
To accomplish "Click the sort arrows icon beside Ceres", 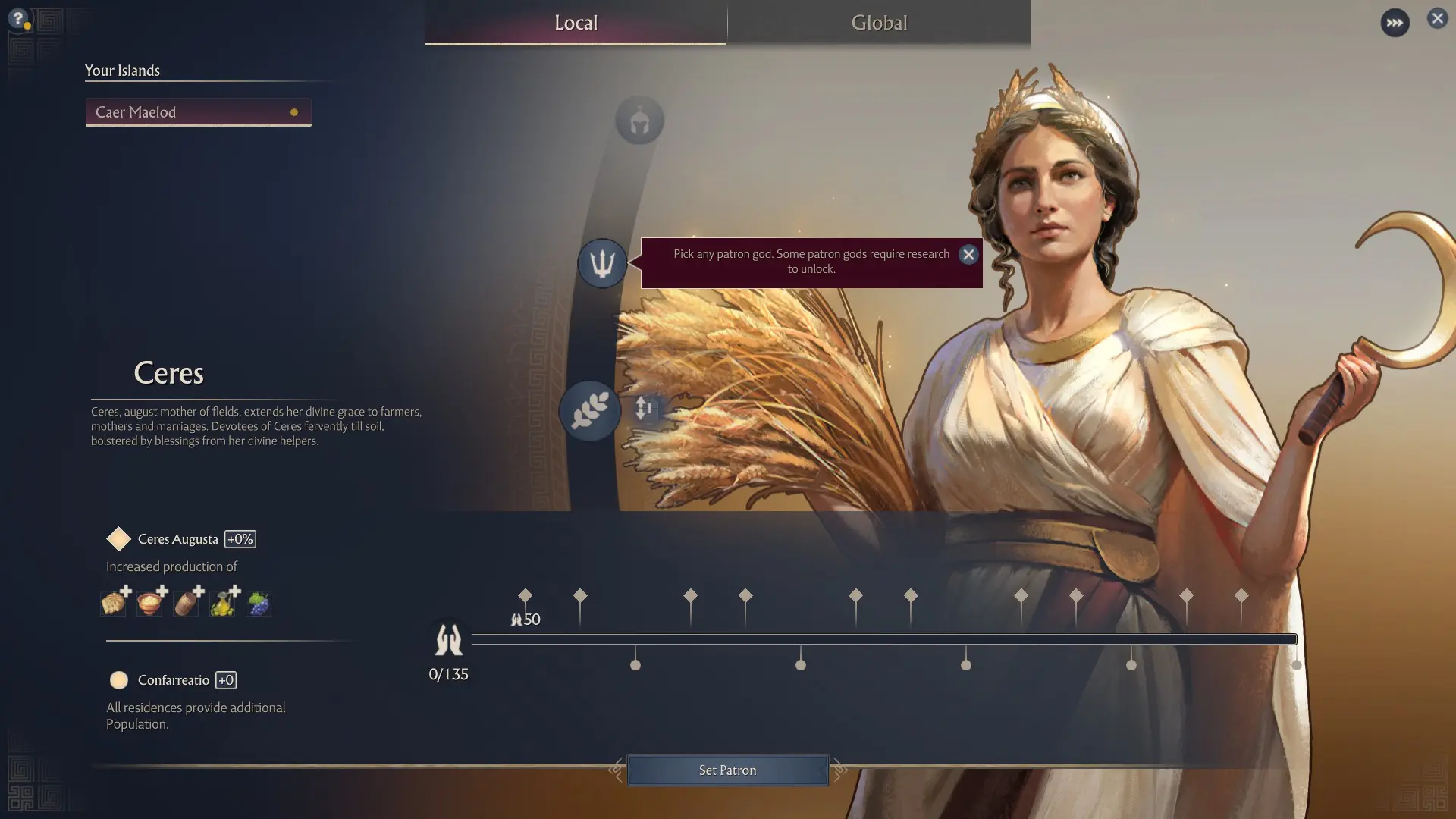I will coord(644,408).
